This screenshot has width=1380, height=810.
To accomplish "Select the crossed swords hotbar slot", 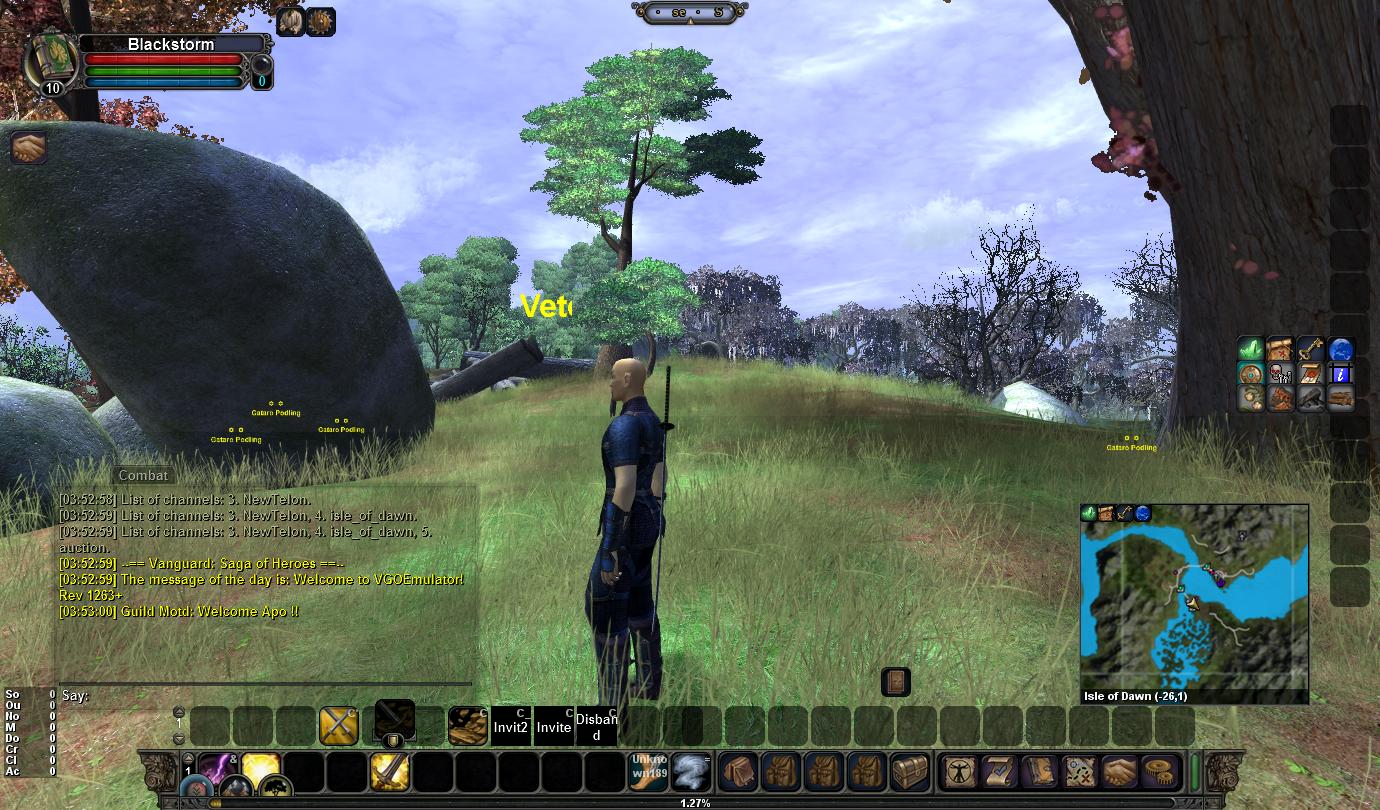I will click(339, 726).
